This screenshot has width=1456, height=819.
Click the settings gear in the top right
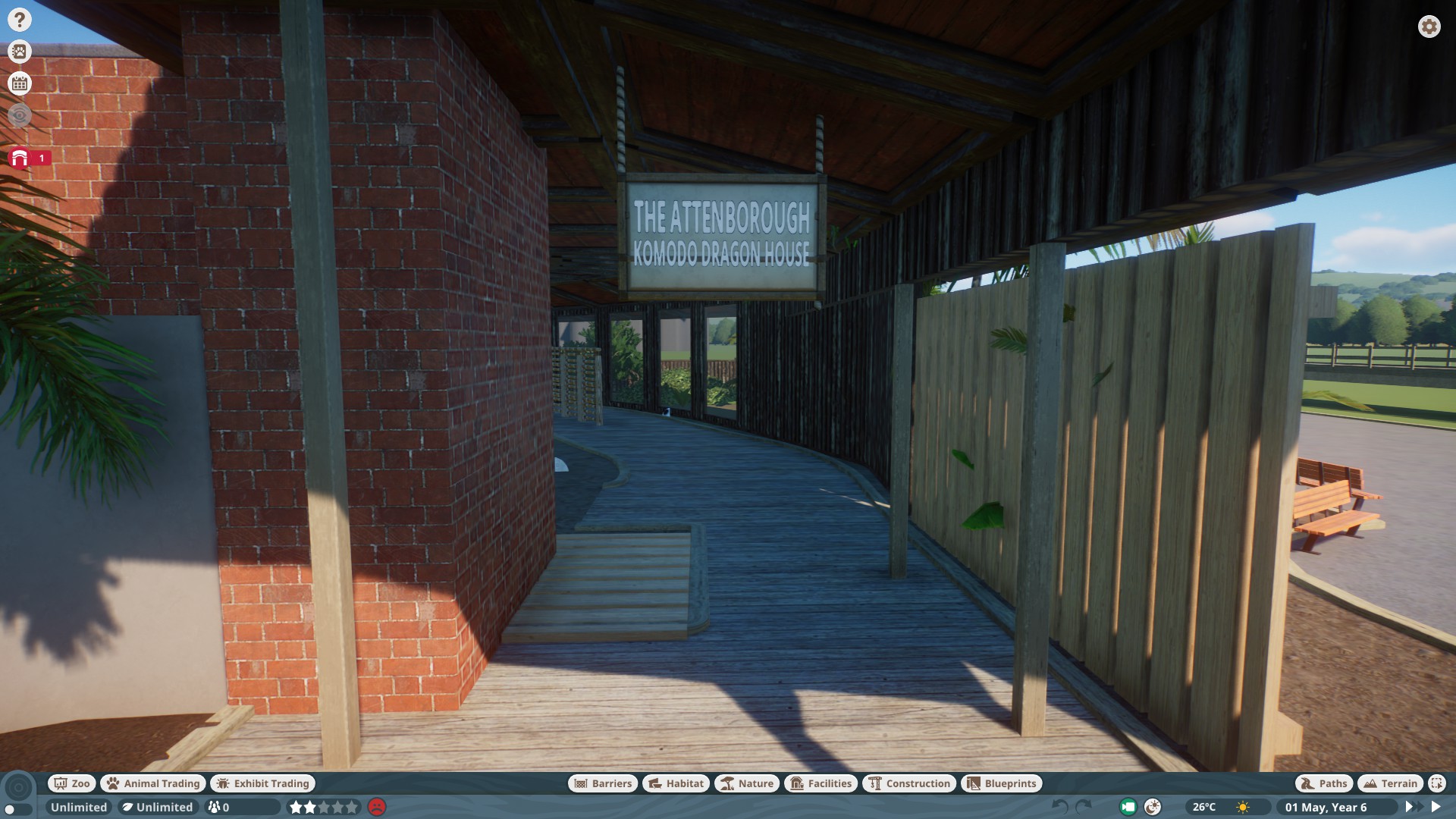pyautogui.click(x=1429, y=27)
